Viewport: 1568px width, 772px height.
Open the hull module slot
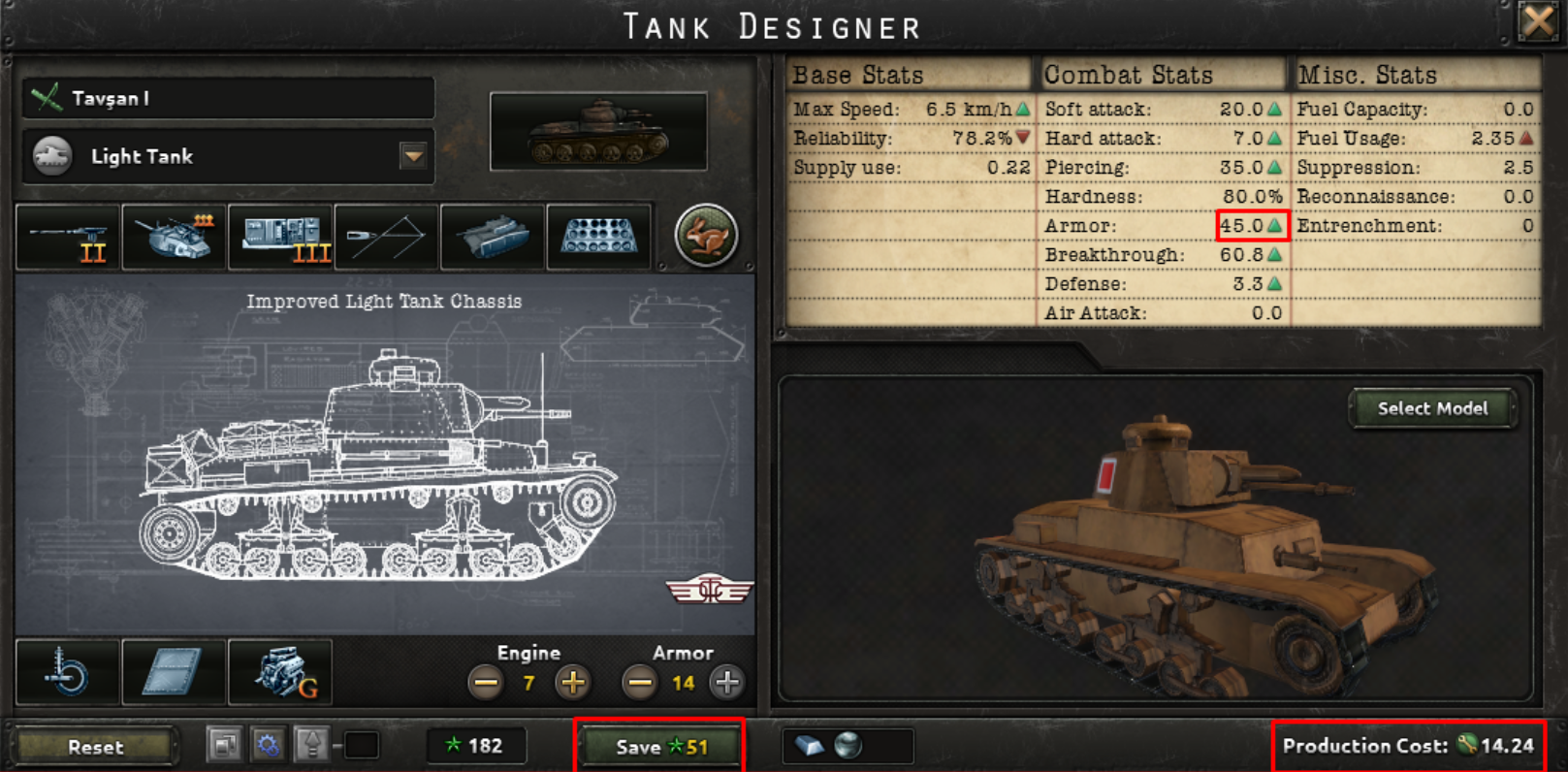tap(492, 236)
